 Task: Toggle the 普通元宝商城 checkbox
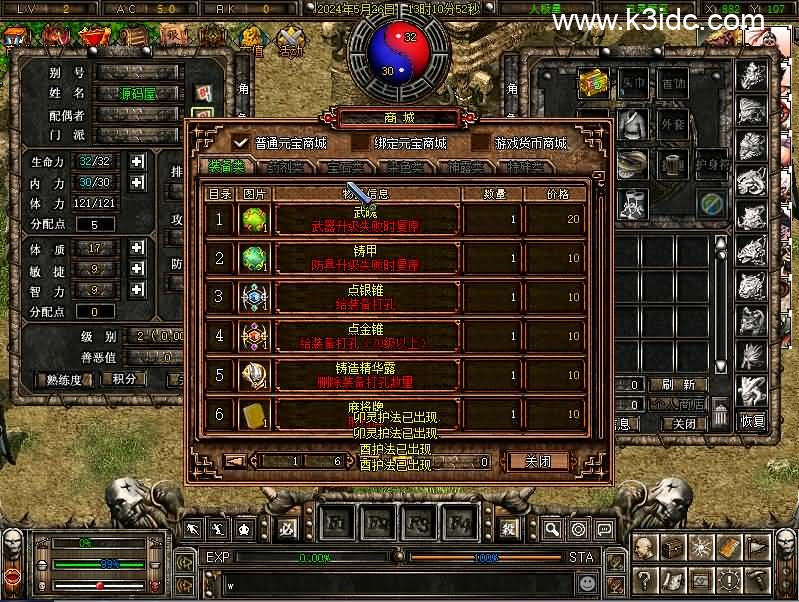point(240,143)
